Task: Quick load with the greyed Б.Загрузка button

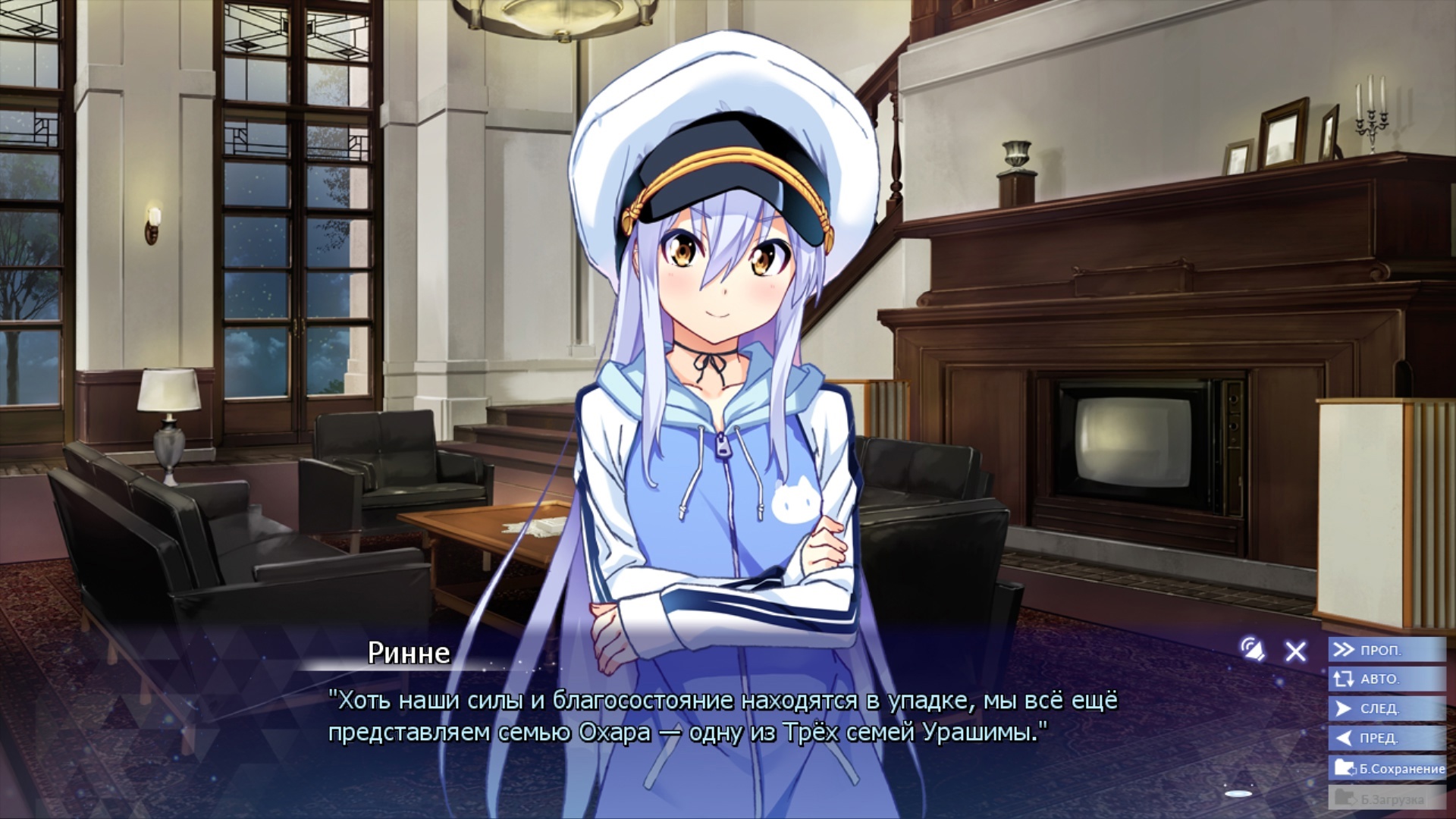Action: [x=1386, y=798]
